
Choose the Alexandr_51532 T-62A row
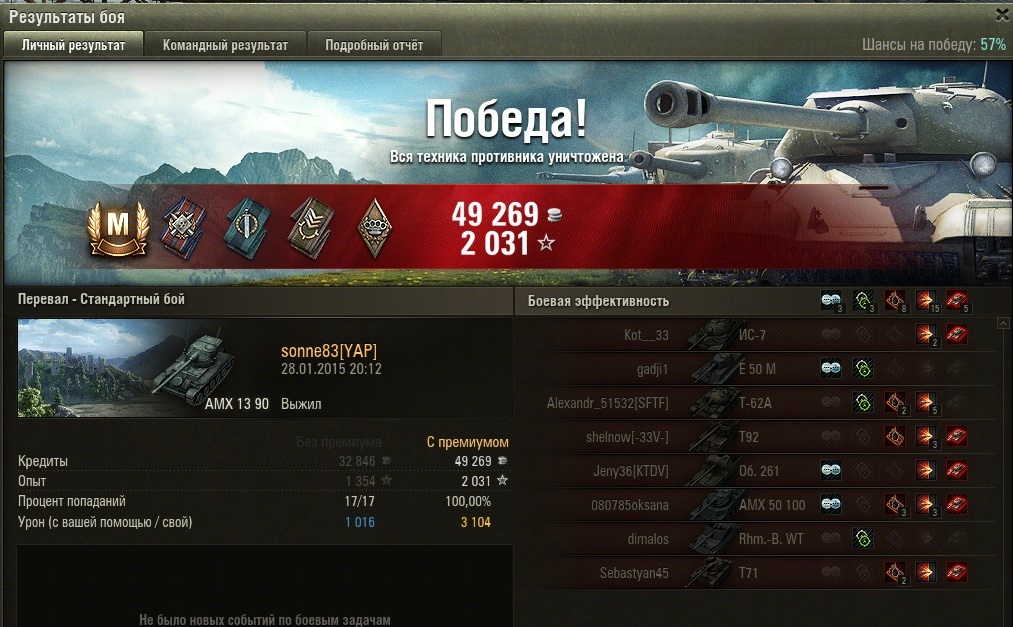coord(760,403)
